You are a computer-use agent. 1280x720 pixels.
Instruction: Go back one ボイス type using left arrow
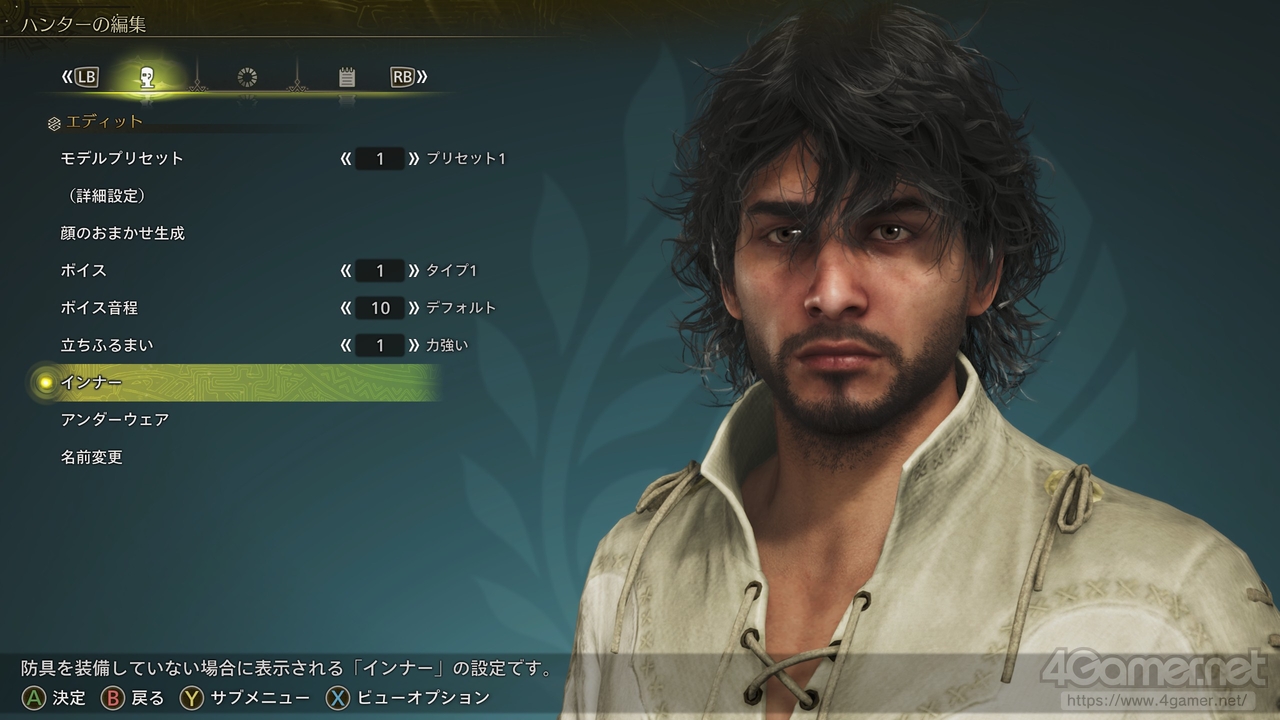[346, 271]
